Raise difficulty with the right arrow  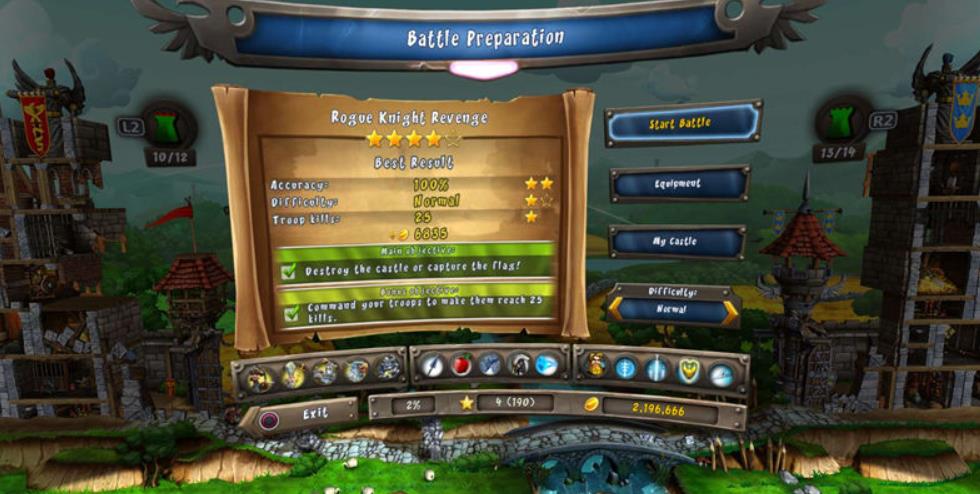click(731, 312)
